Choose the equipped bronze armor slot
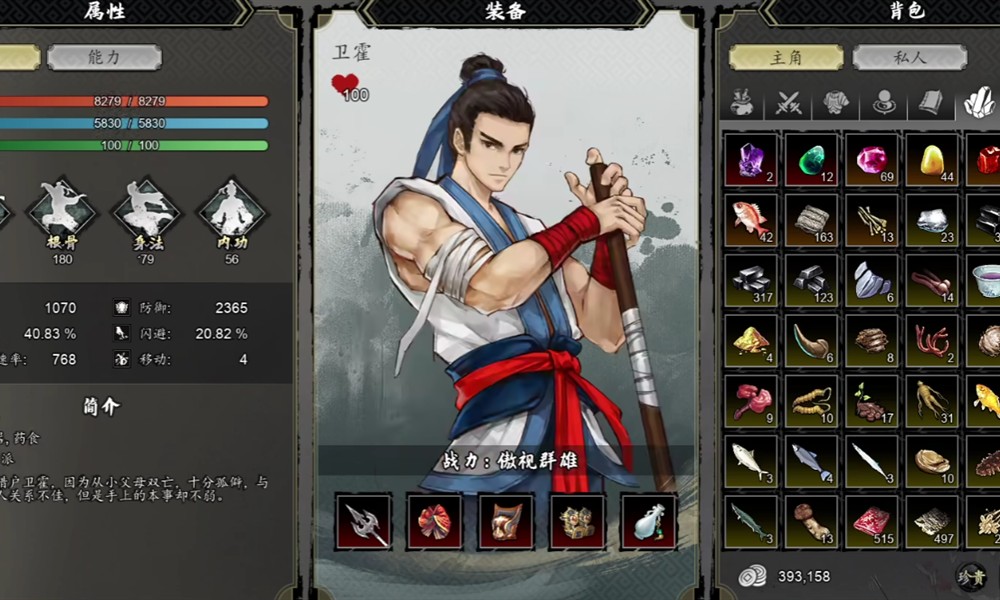The image size is (1000, 600). click(x=506, y=521)
